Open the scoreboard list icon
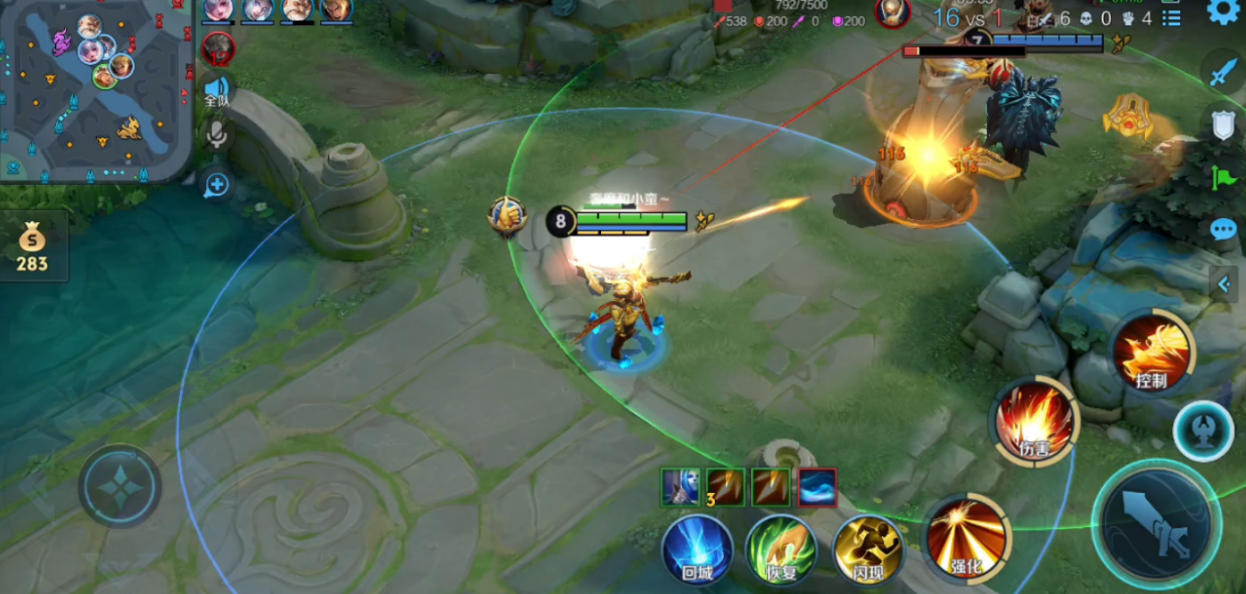1246x594 pixels. click(x=1172, y=18)
